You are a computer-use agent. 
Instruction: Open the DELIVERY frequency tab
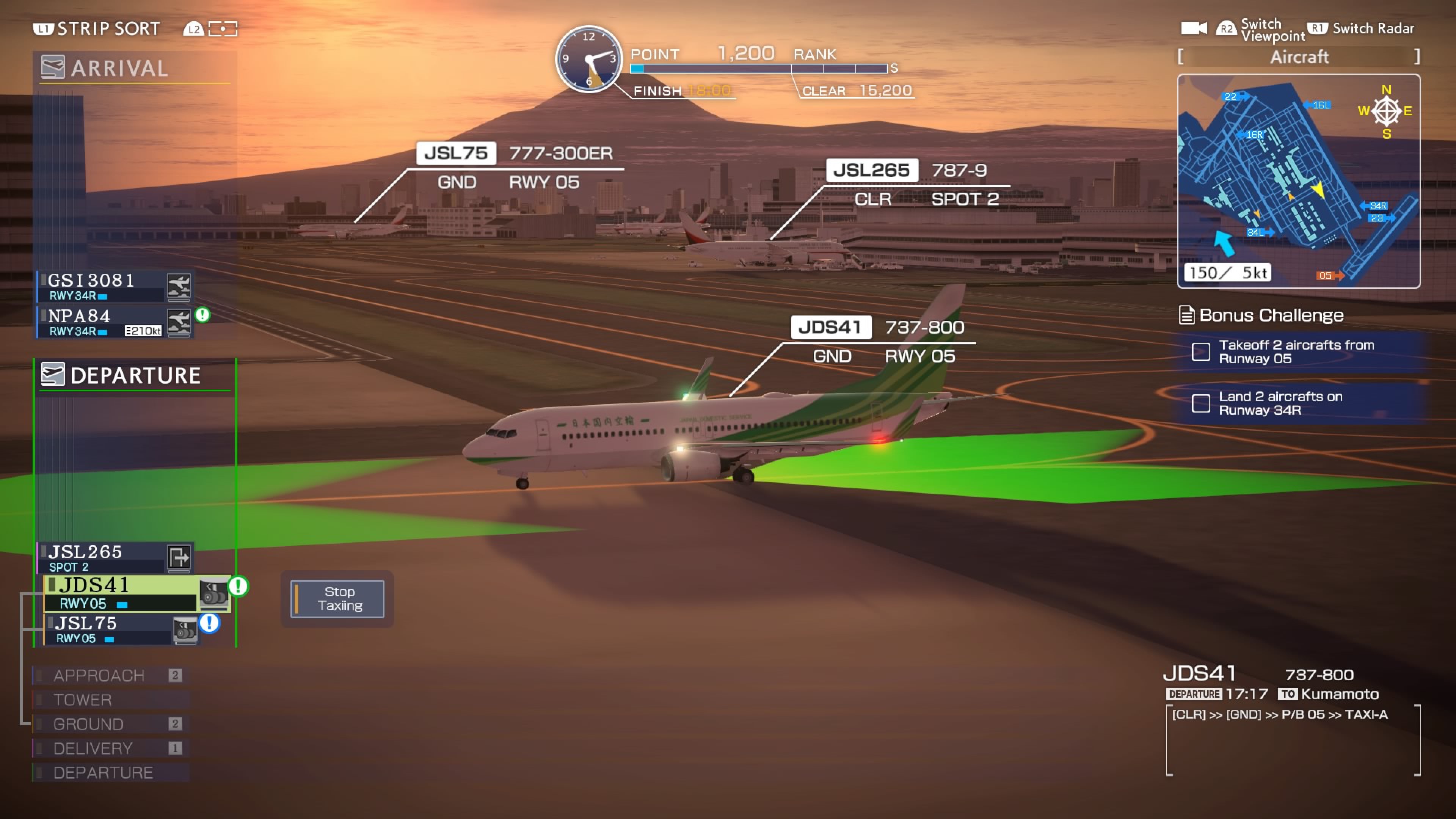pyautogui.click(x=93, y=748)
